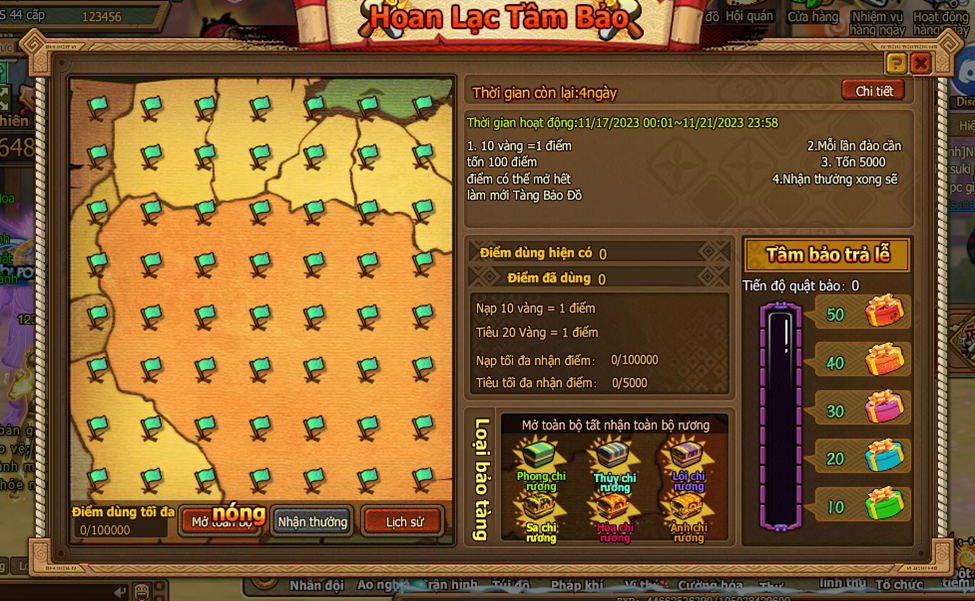The height and width of the screenshot is (601, 975).
Task: Inspect the Phong chi rương chest
Action: tap(540, 457)
